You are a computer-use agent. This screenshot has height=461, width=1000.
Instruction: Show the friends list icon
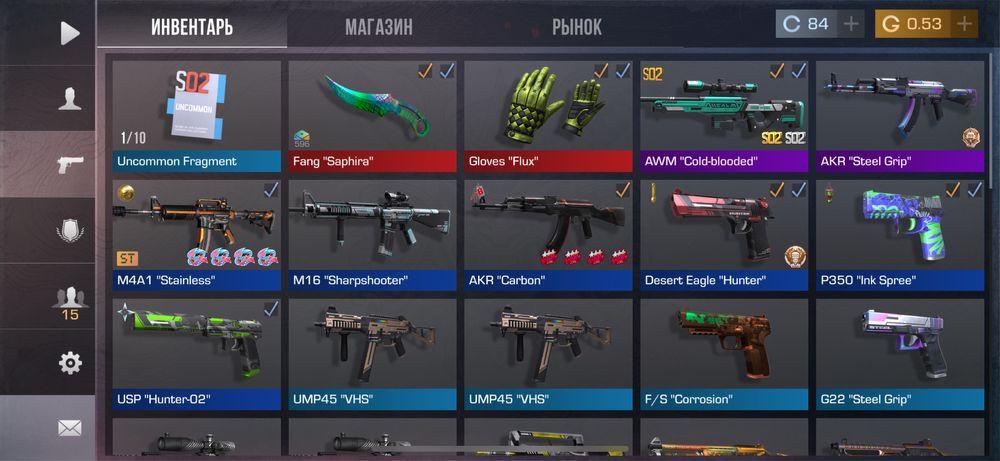pyautogui.click(x=69, y=297)
